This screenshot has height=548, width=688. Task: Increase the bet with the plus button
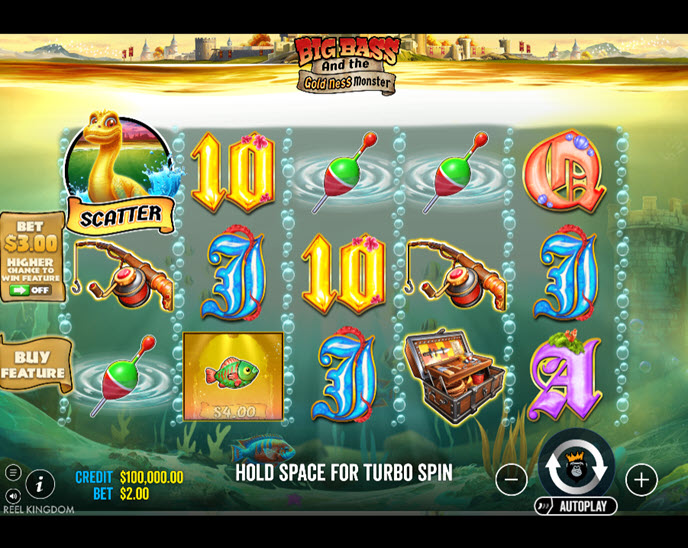tap(641, 480)
